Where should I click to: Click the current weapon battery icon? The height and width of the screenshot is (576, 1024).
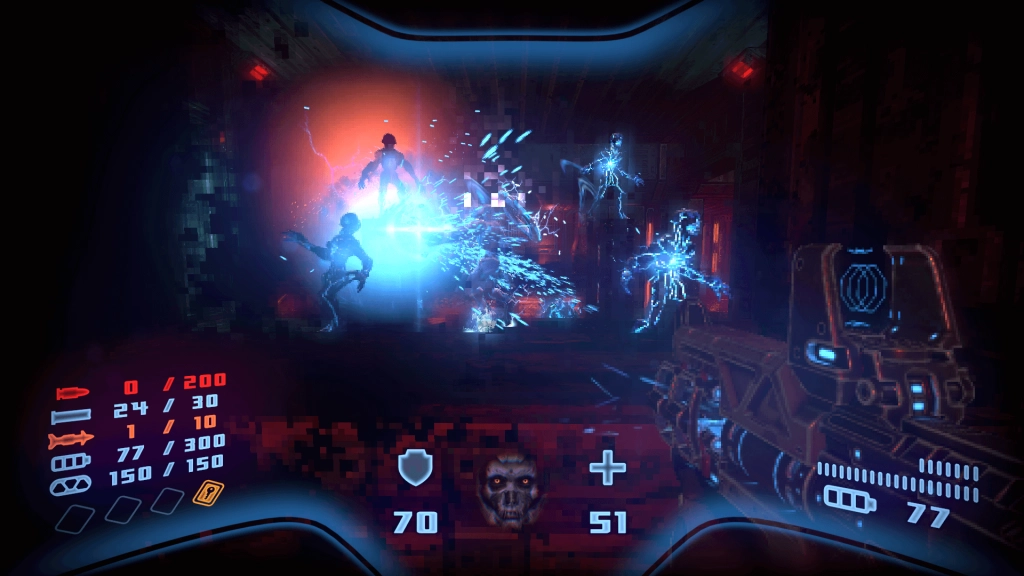tap(846, 497)
